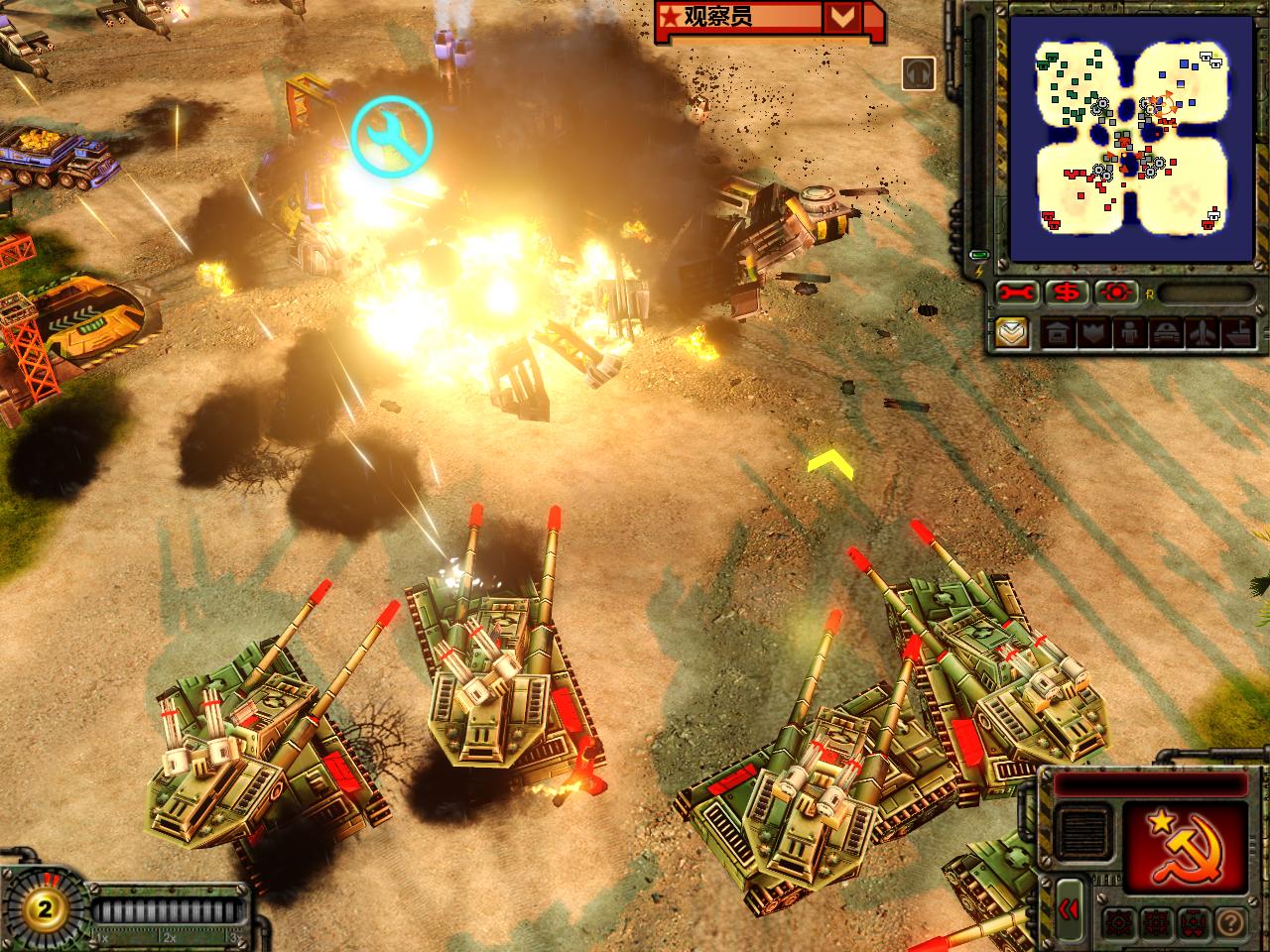
Task: Click the radar minimap
Action: click(1116, 138)
